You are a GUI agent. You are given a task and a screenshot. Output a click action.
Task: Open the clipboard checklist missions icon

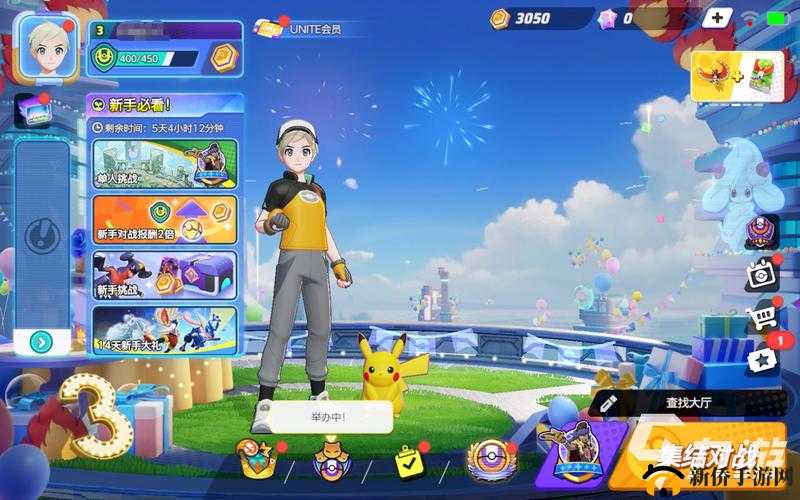[410, 460]
